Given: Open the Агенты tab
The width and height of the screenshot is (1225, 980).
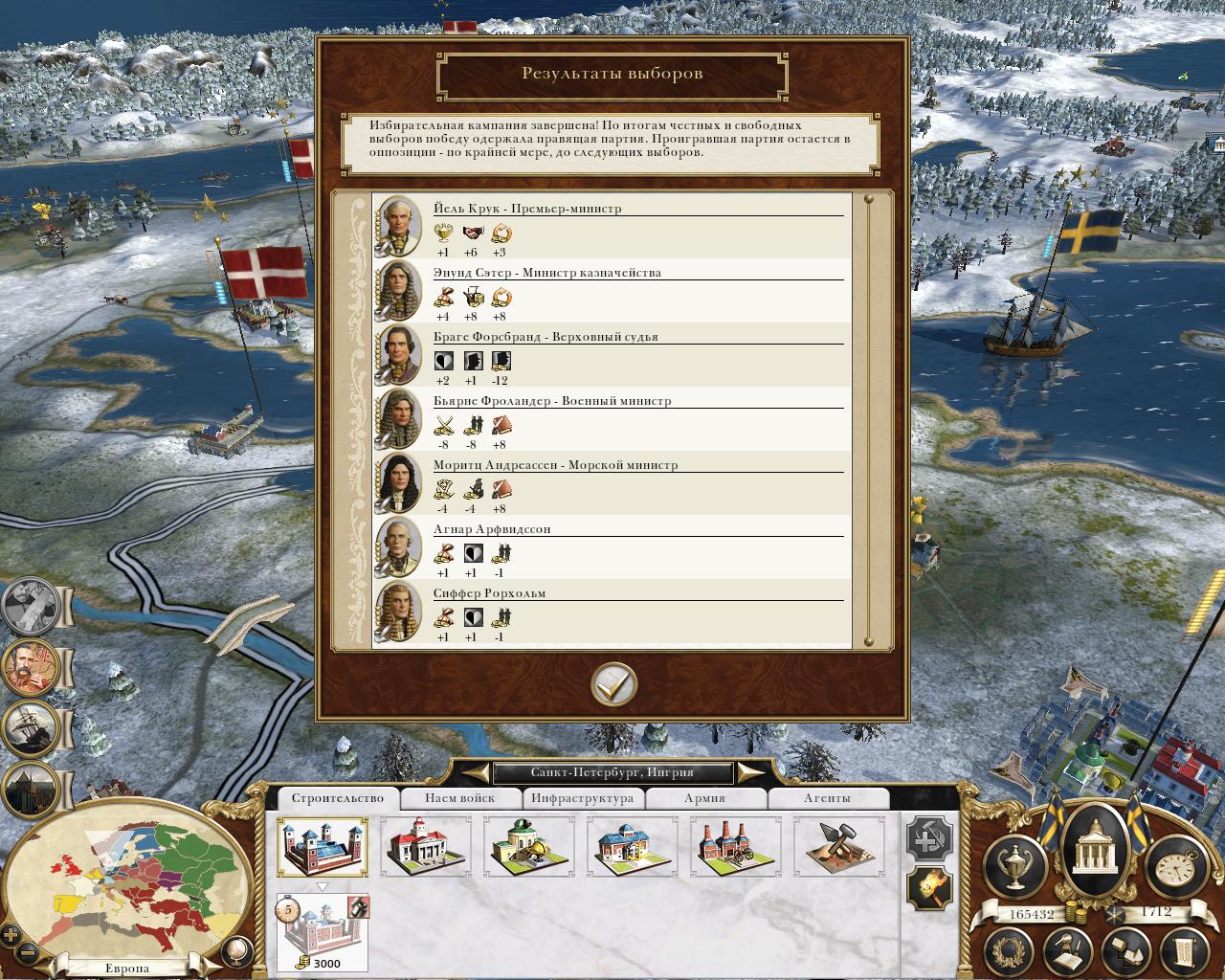Looking at the screenshot, I should [826, 798].
